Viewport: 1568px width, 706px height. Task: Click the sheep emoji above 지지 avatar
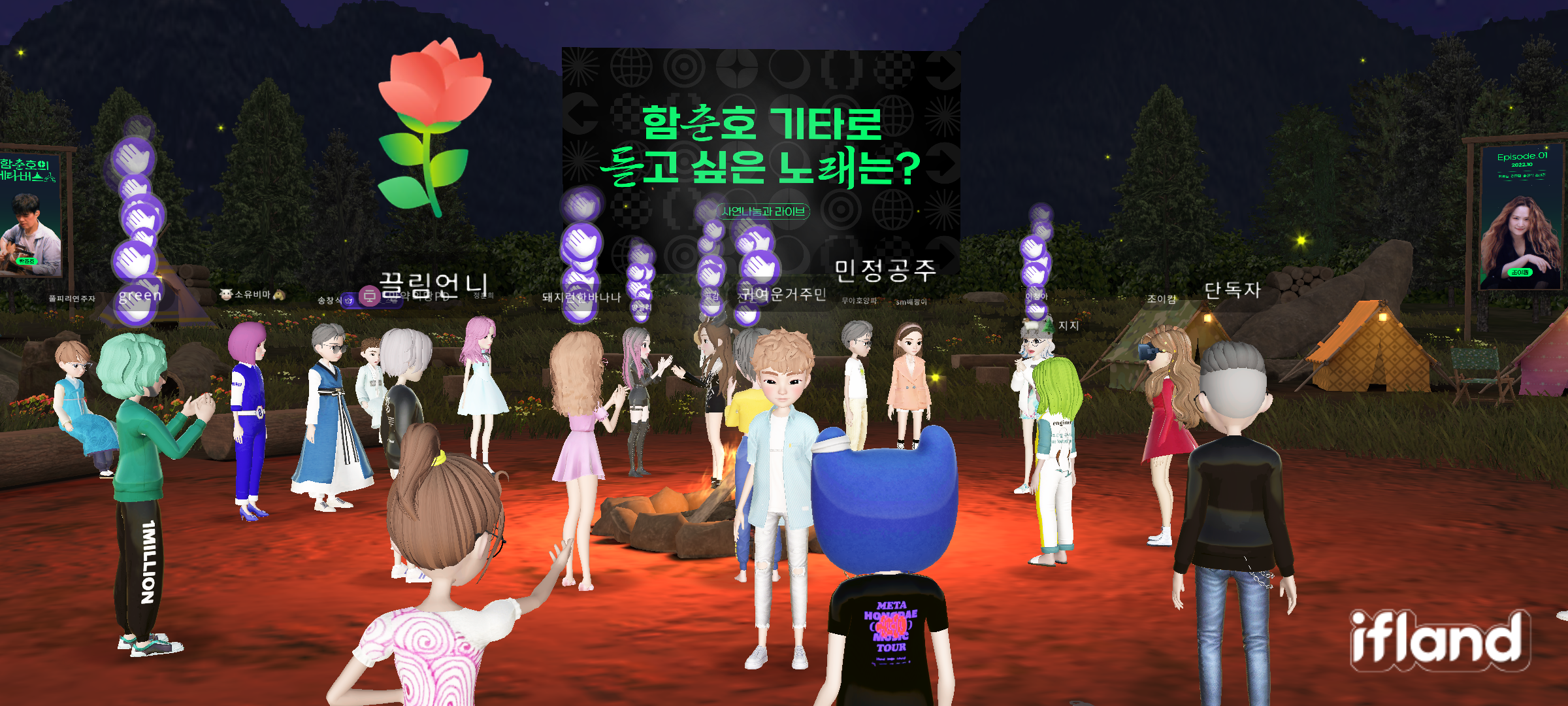pos(1031,325)
